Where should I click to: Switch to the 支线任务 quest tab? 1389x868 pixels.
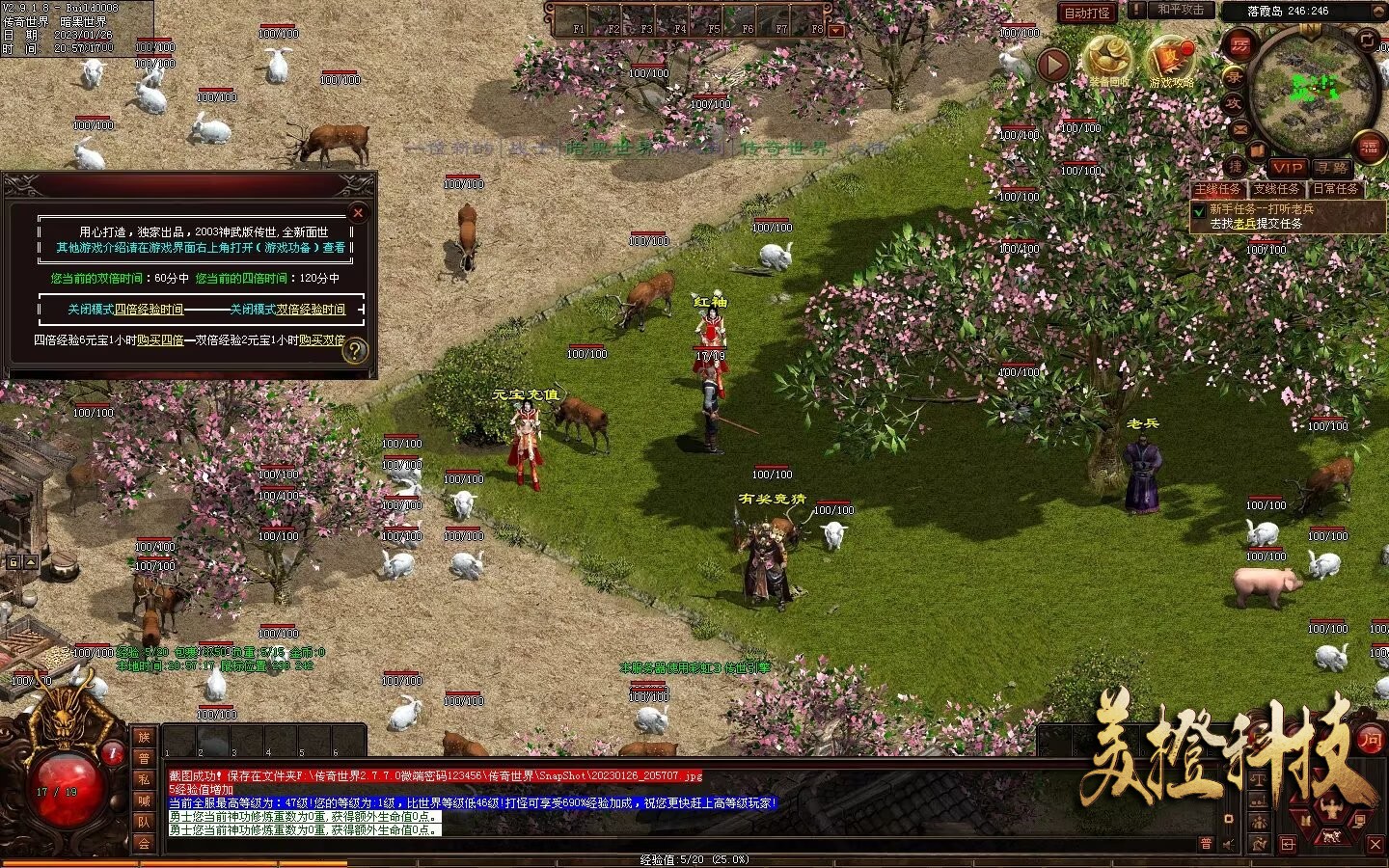1276,189
